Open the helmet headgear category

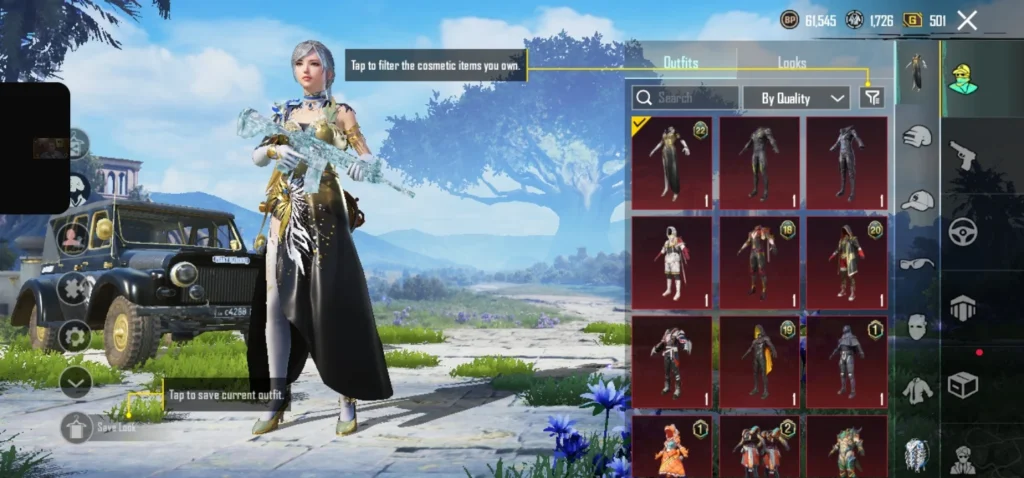click(x=917, y=136)
